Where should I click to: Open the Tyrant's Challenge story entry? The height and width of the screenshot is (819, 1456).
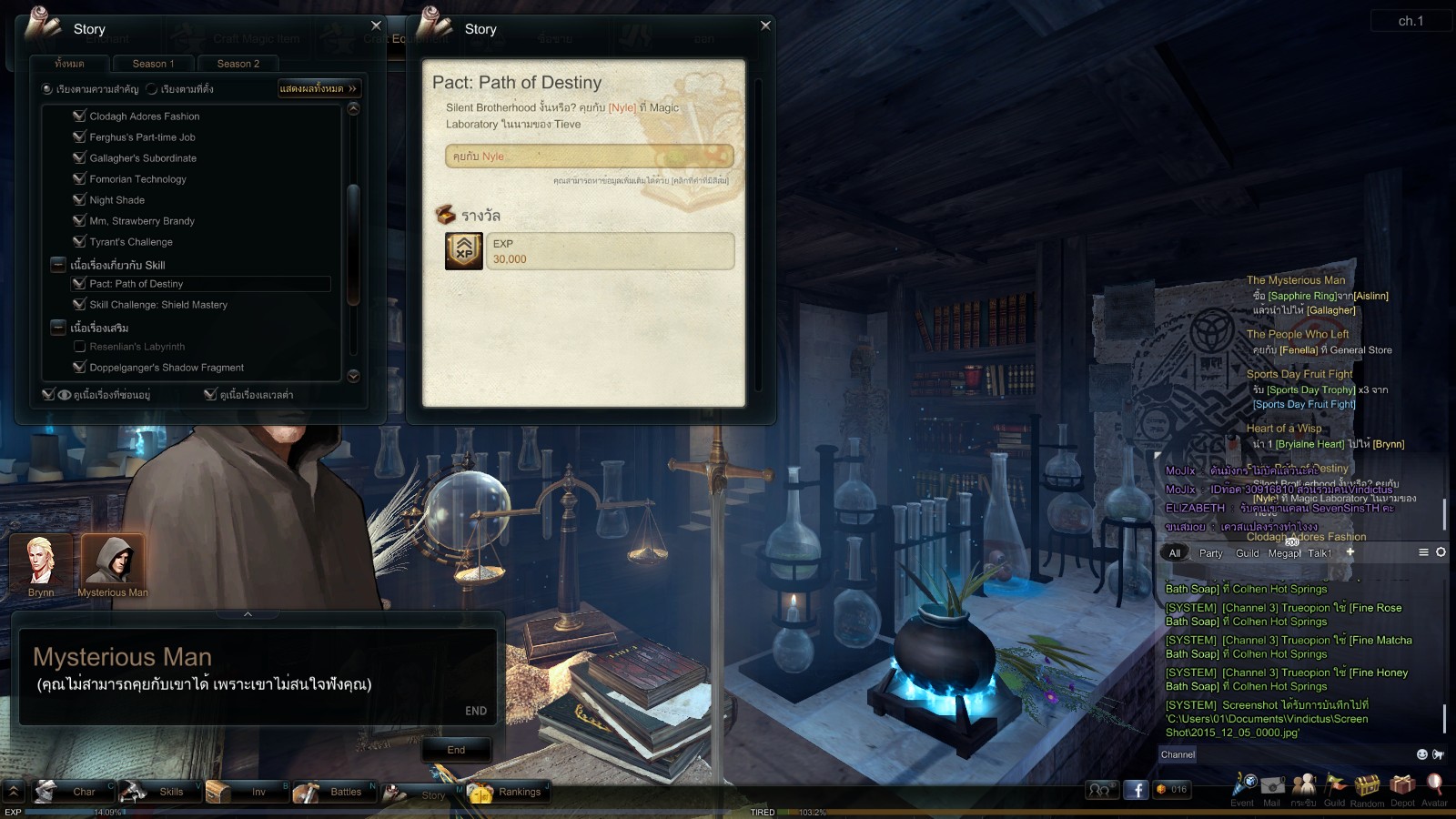click(x=131, y=242)
